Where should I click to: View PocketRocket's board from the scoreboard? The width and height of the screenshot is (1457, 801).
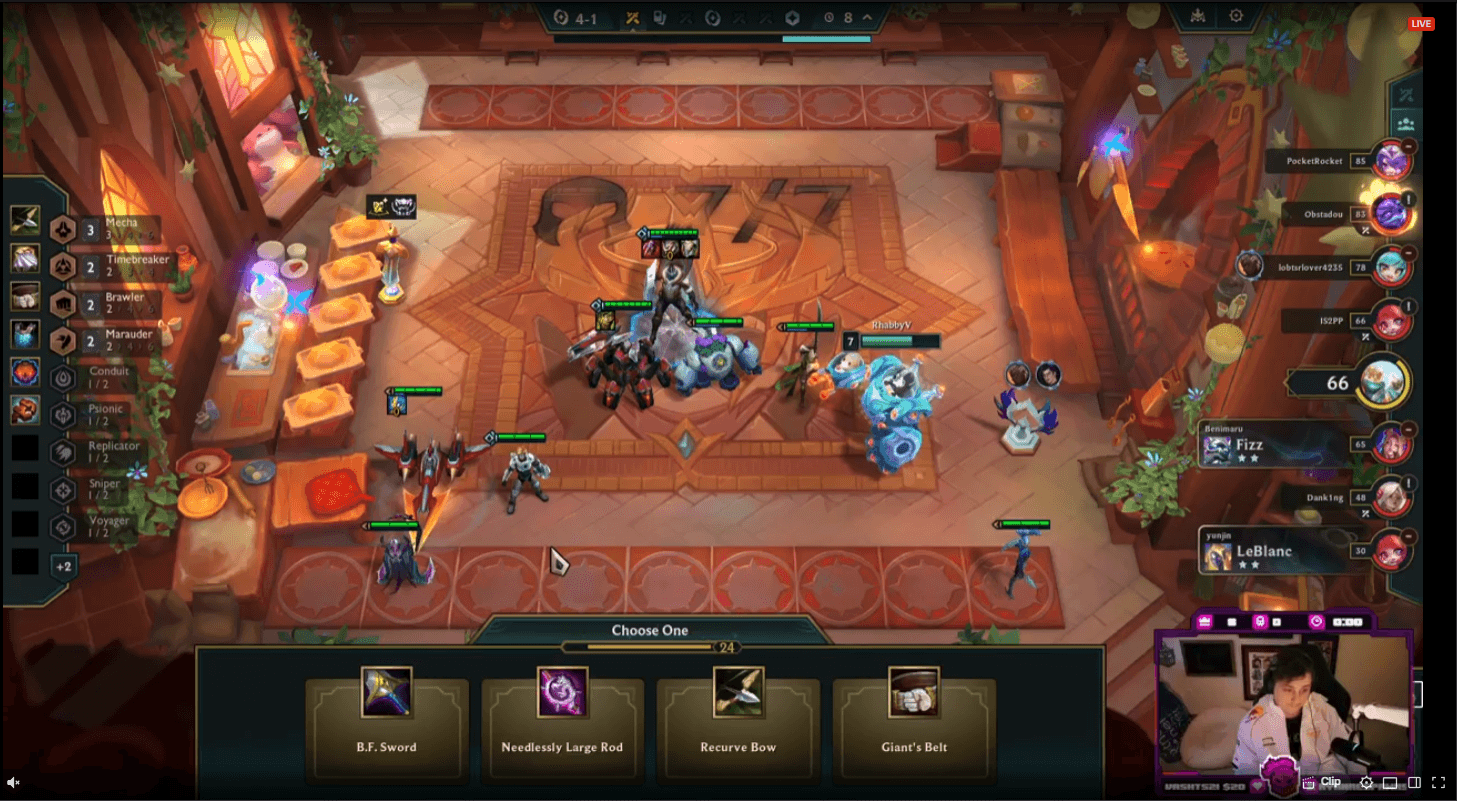coord(1390,160)
